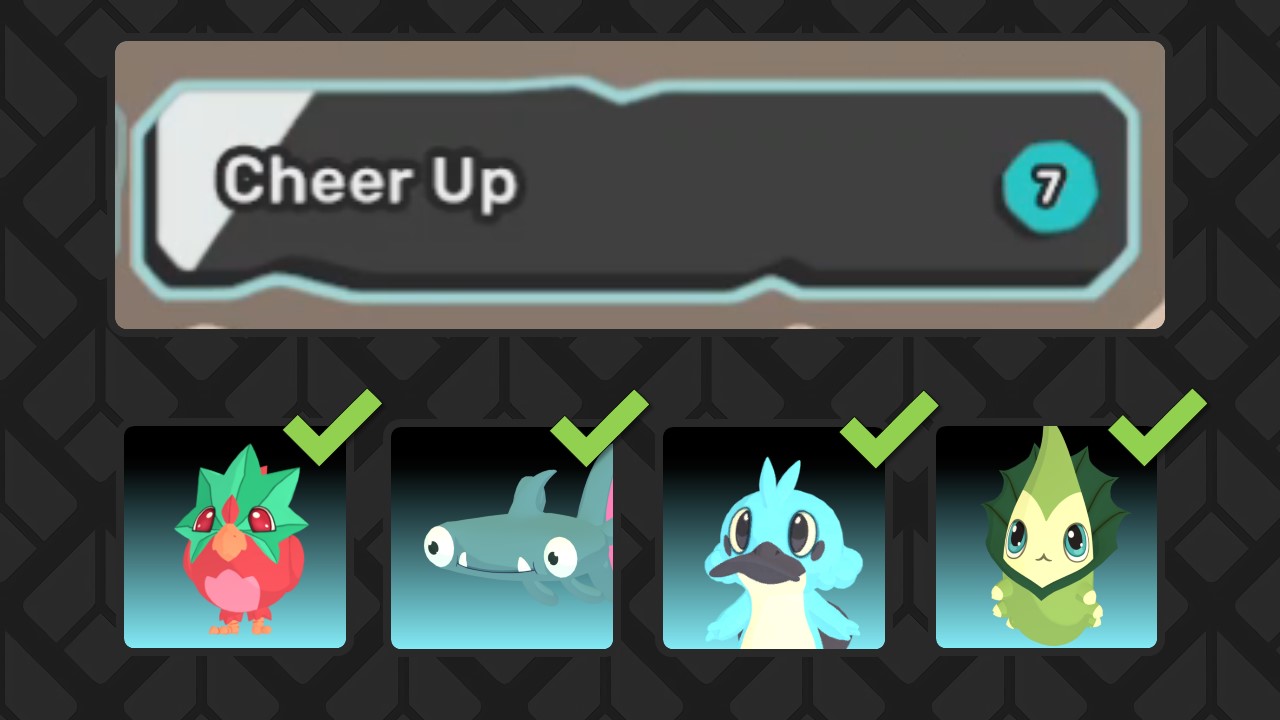Click the first creature slot in the roster

(x=234, y=540)
